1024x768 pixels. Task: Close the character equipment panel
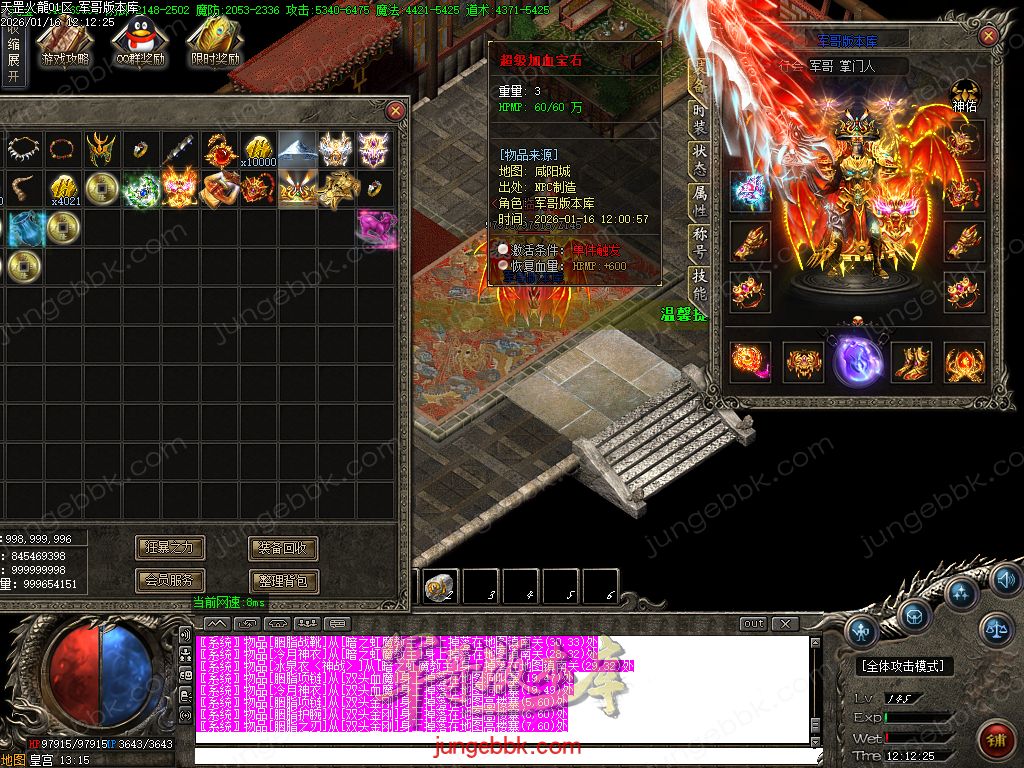click(988, 37)
